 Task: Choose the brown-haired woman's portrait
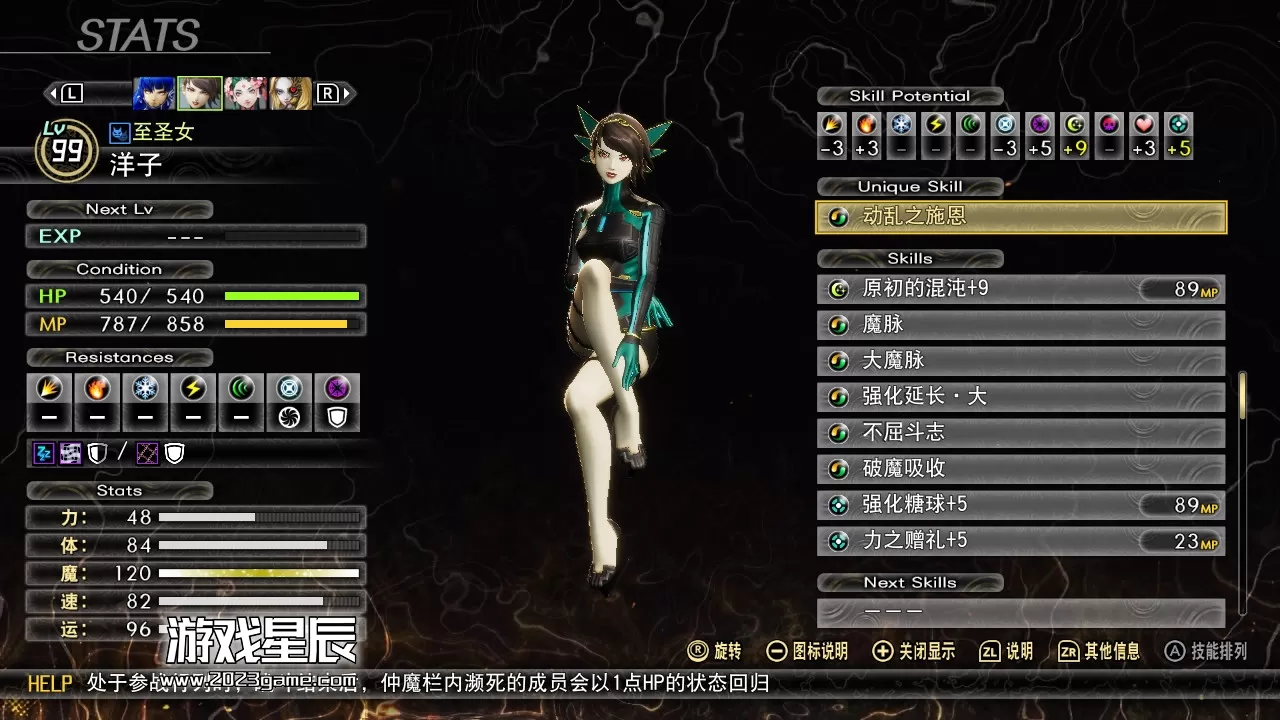pyautogui.click(x=200, y=93)
